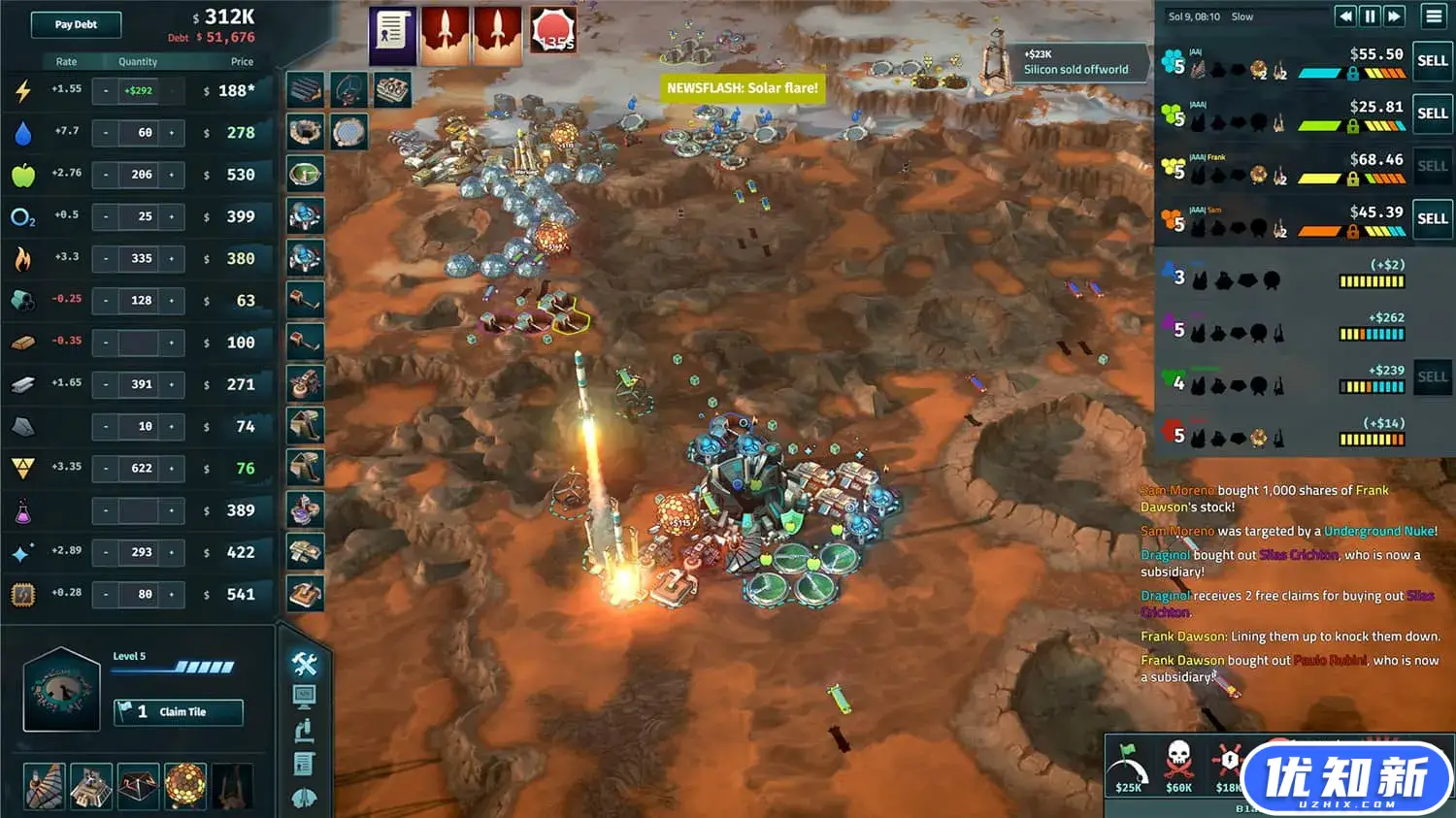The height and width of the screenshot is (818, 1456).
Task: Buy more oxygen using its plus button
Action: tap(172, 216)
